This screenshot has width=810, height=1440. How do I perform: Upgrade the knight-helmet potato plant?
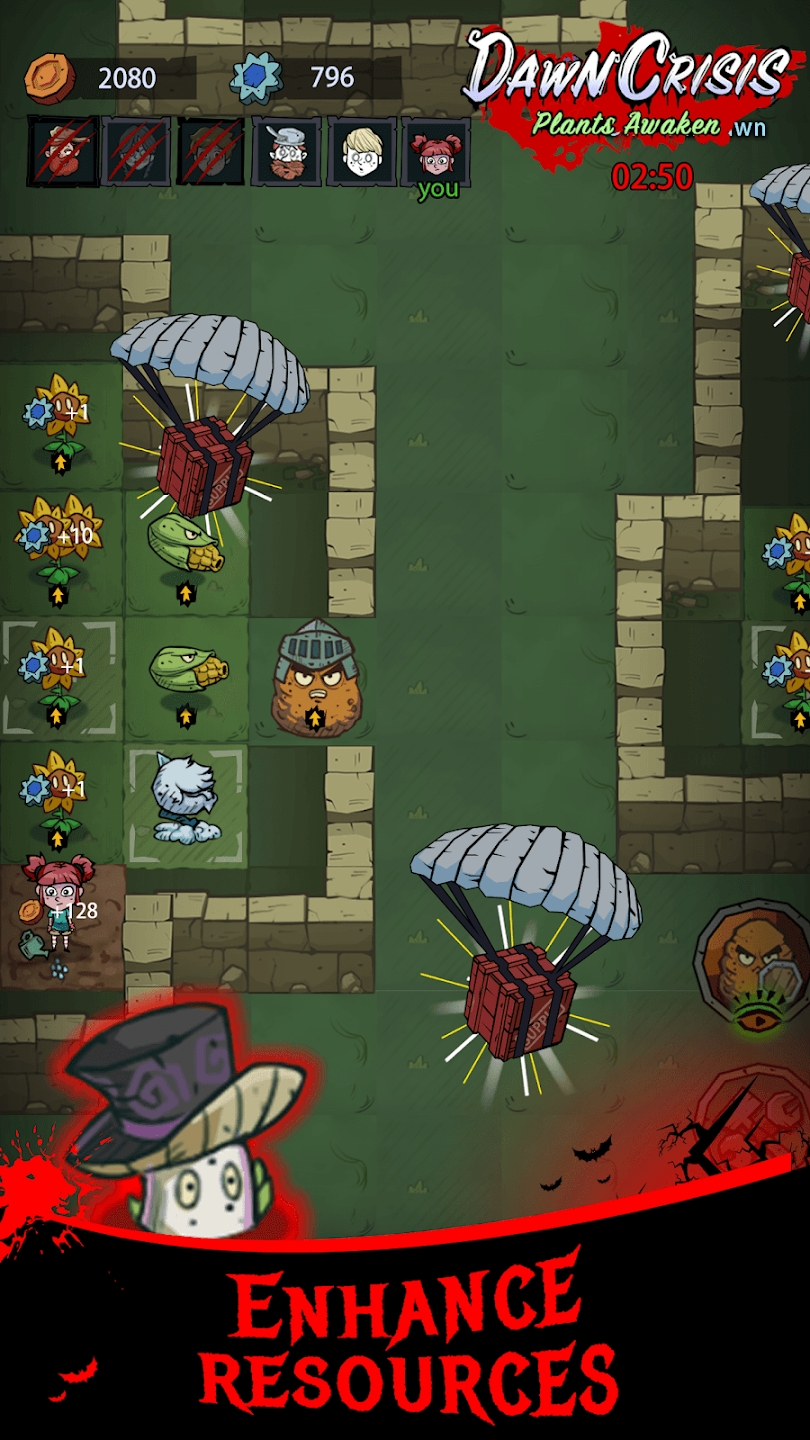pyautogui.click(x=315, y=717)
